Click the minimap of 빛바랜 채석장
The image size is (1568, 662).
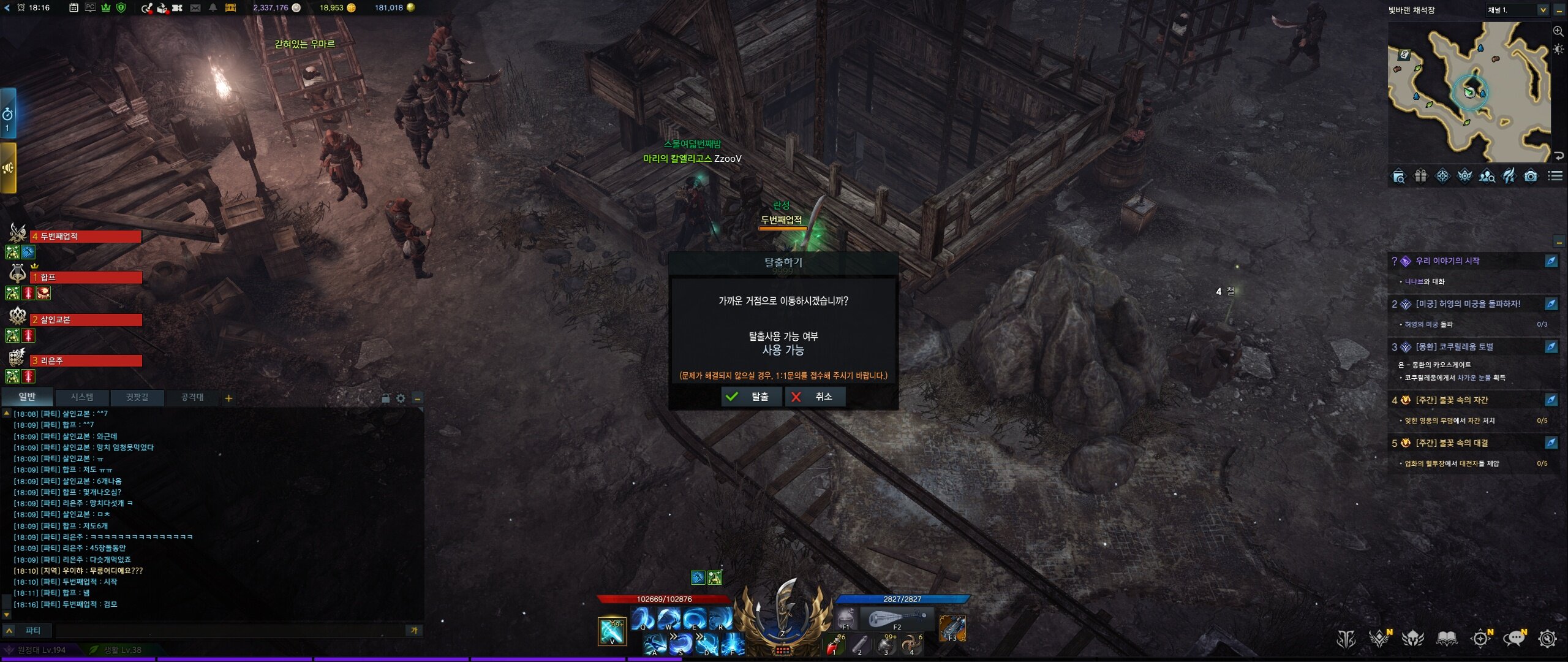pos(1469,92)
